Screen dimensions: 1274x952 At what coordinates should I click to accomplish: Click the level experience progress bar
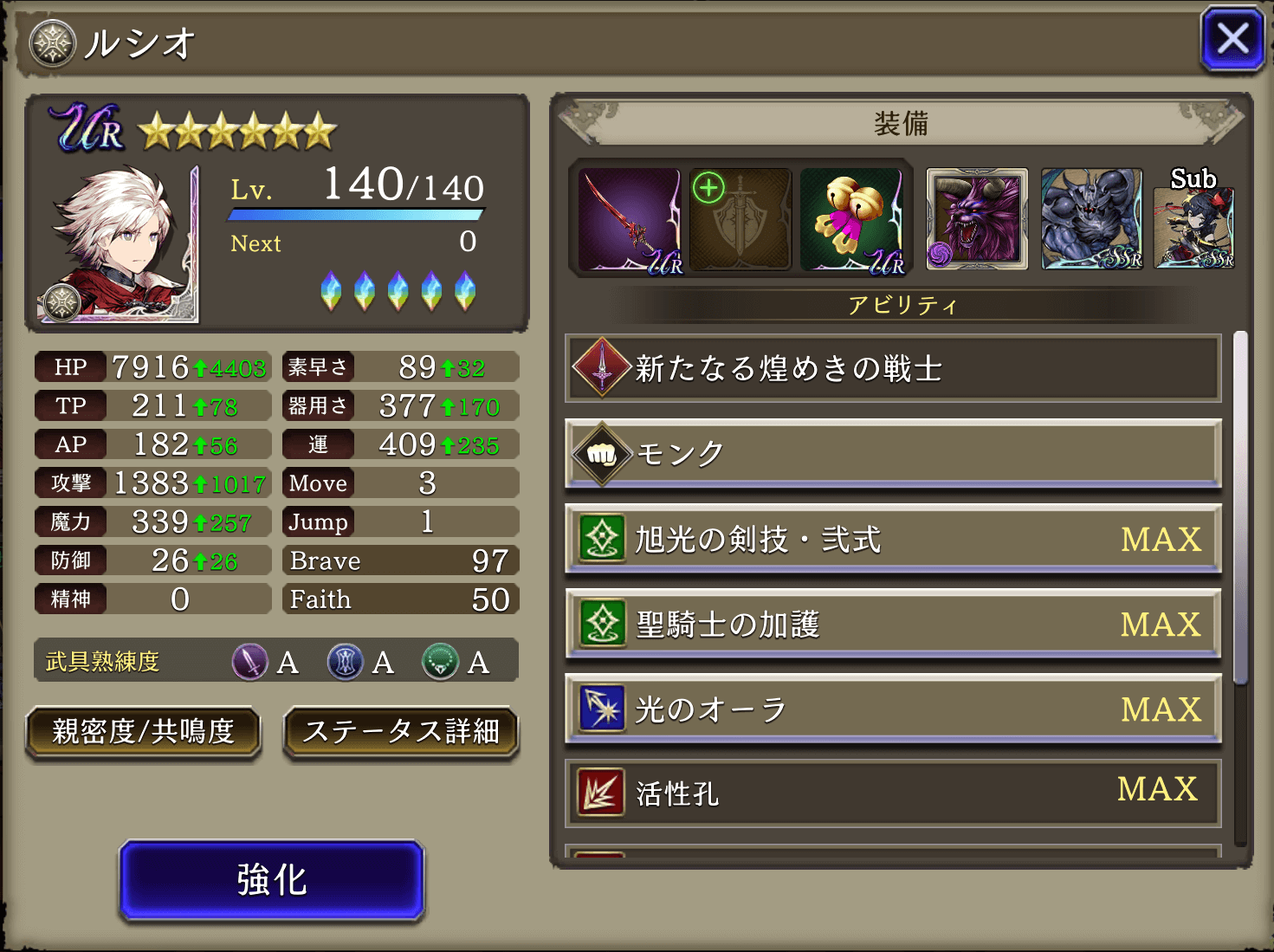[x=355, y=216]
